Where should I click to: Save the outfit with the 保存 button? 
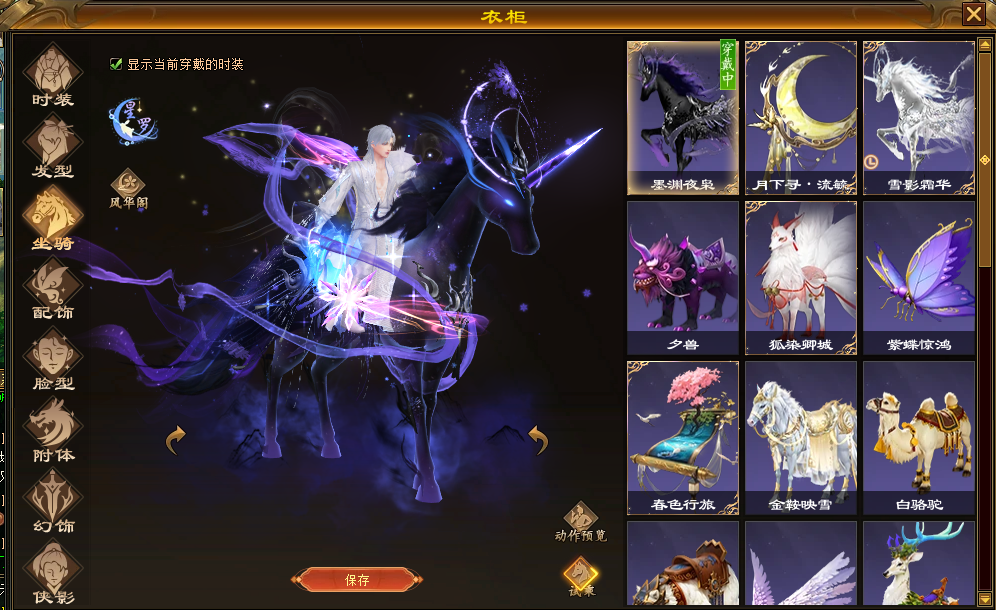[357, 580]
